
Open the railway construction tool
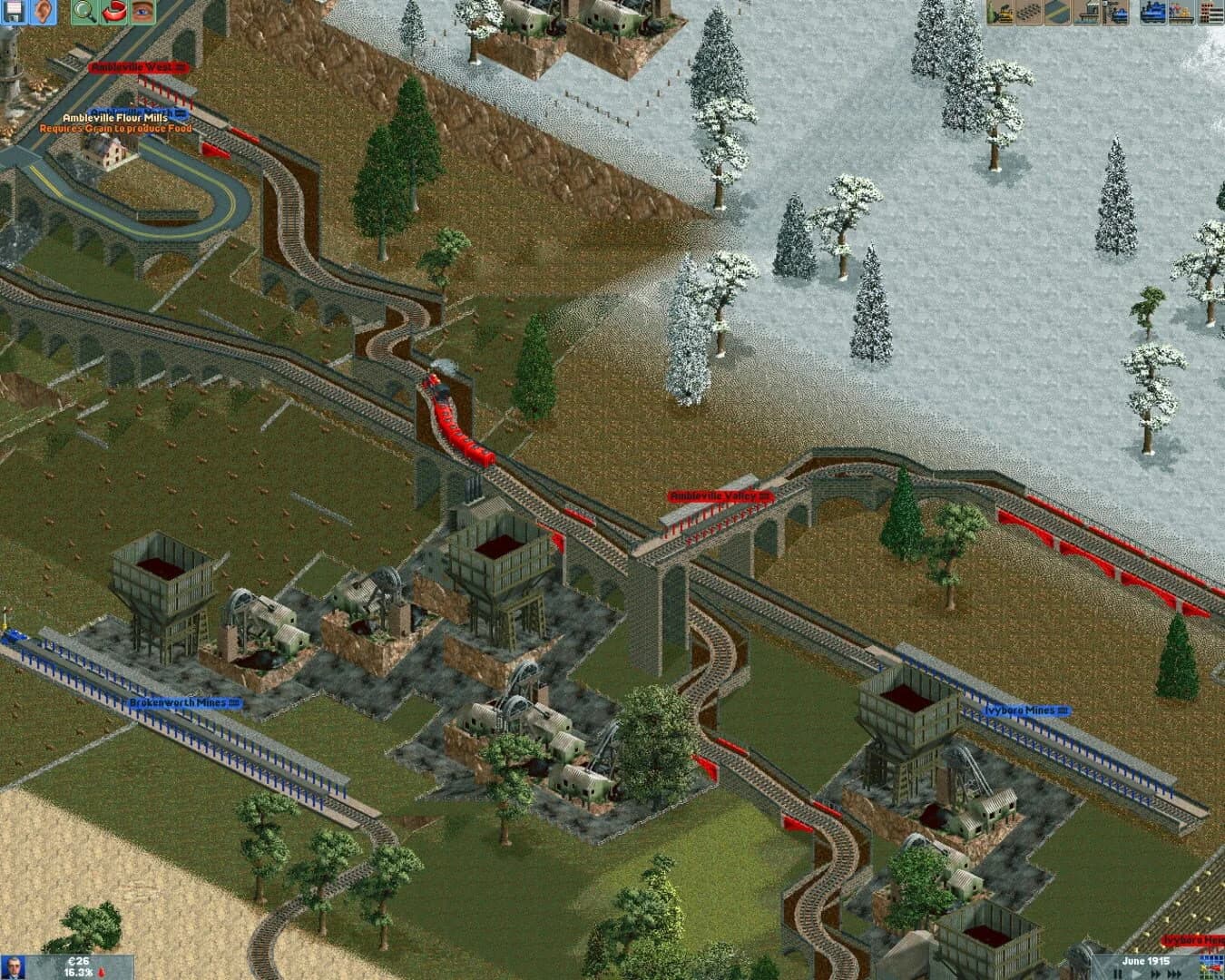tap(1114, 13)
